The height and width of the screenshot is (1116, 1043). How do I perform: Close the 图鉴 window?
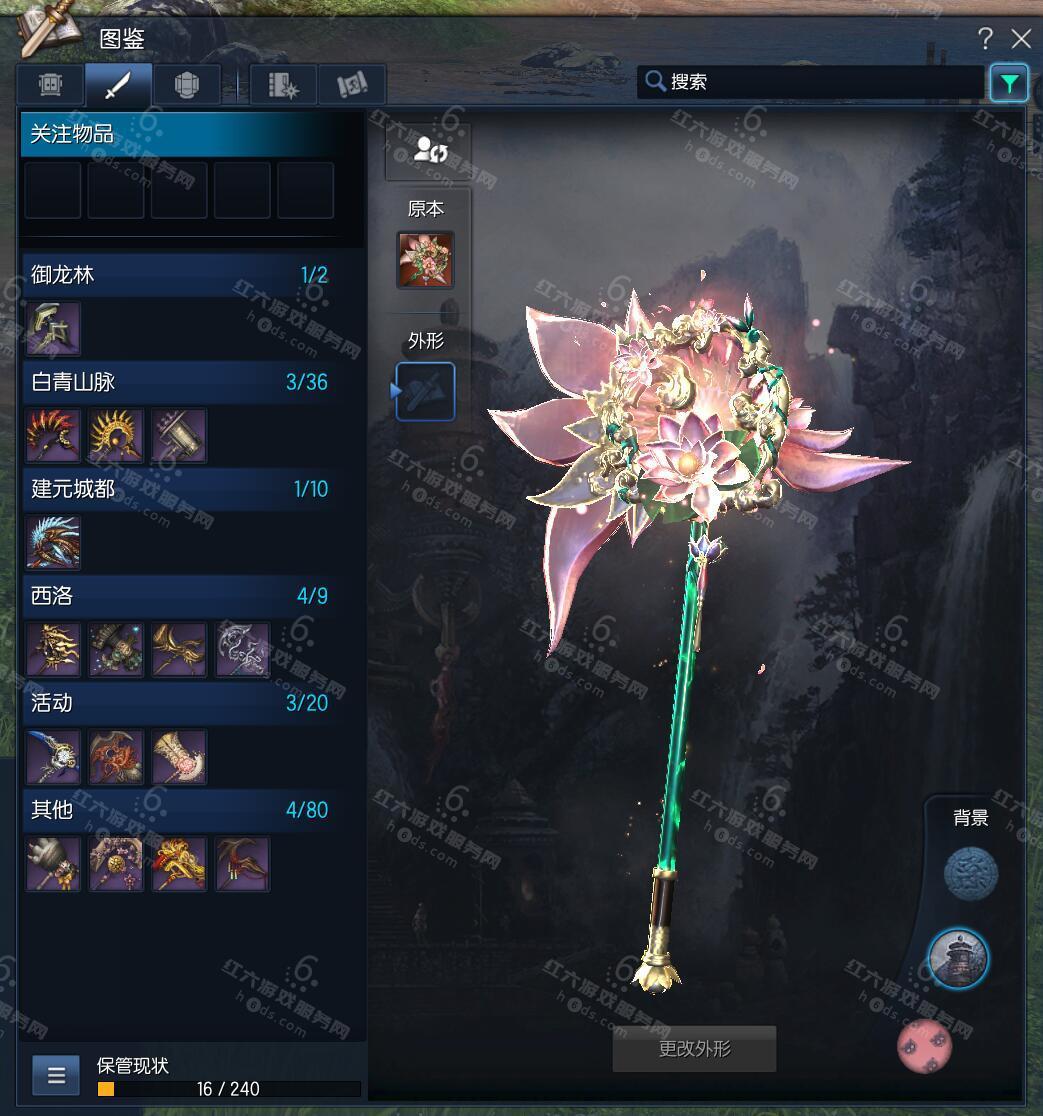pyautogui.click(x=1021, y=39)
